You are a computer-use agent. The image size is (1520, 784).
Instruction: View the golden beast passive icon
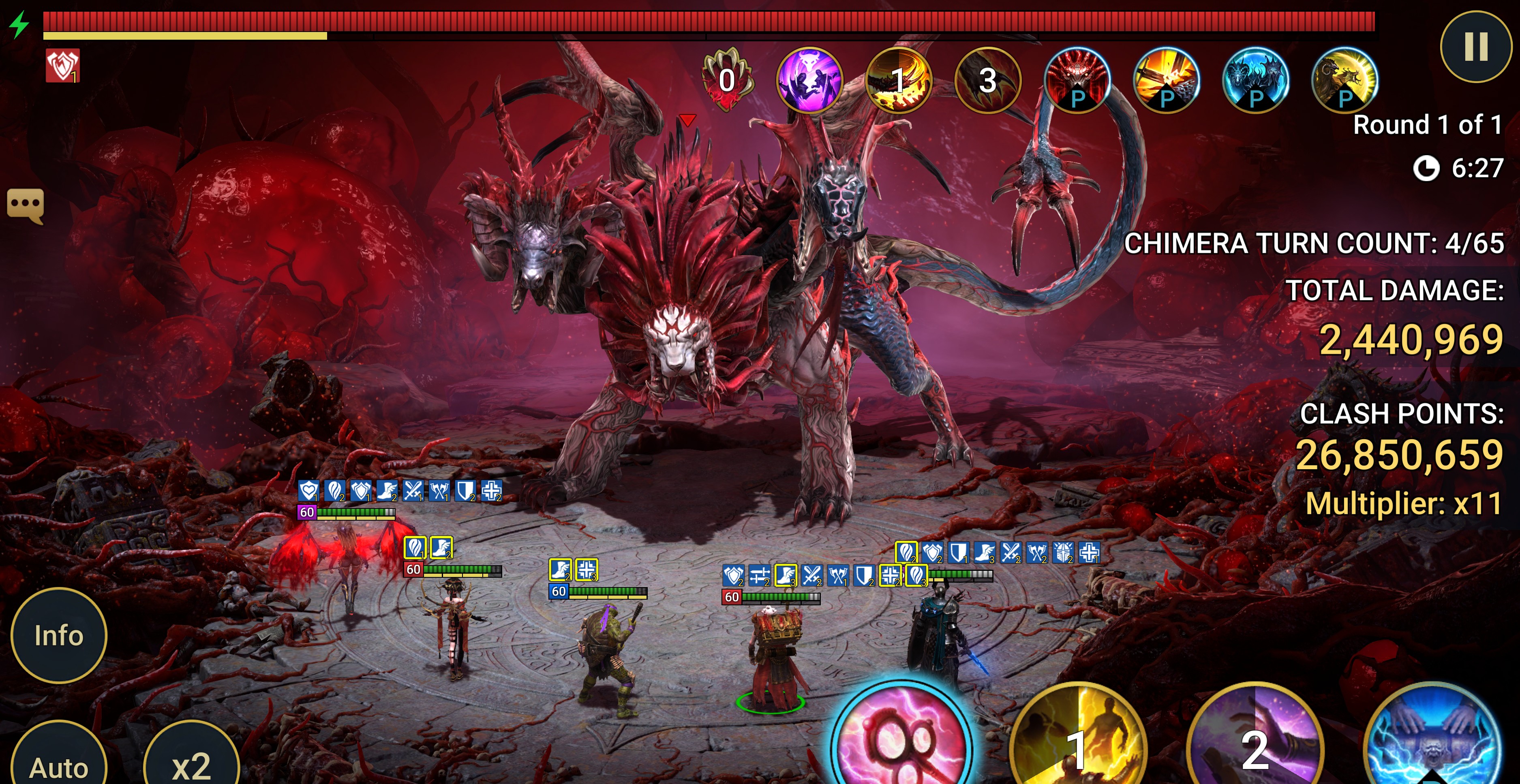click(1344, 80)
